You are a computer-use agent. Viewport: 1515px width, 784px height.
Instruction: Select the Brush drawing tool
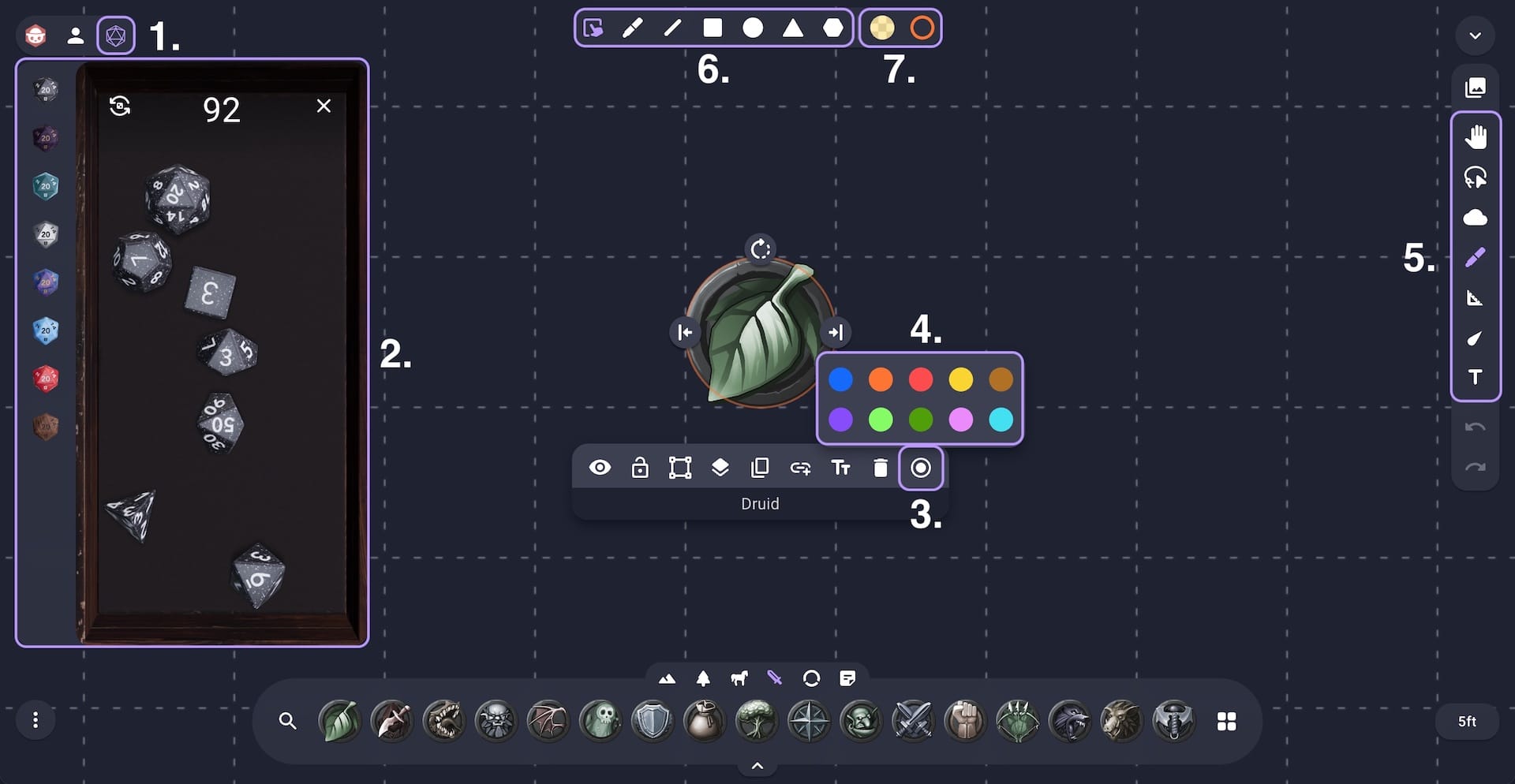tap(631, 28)
